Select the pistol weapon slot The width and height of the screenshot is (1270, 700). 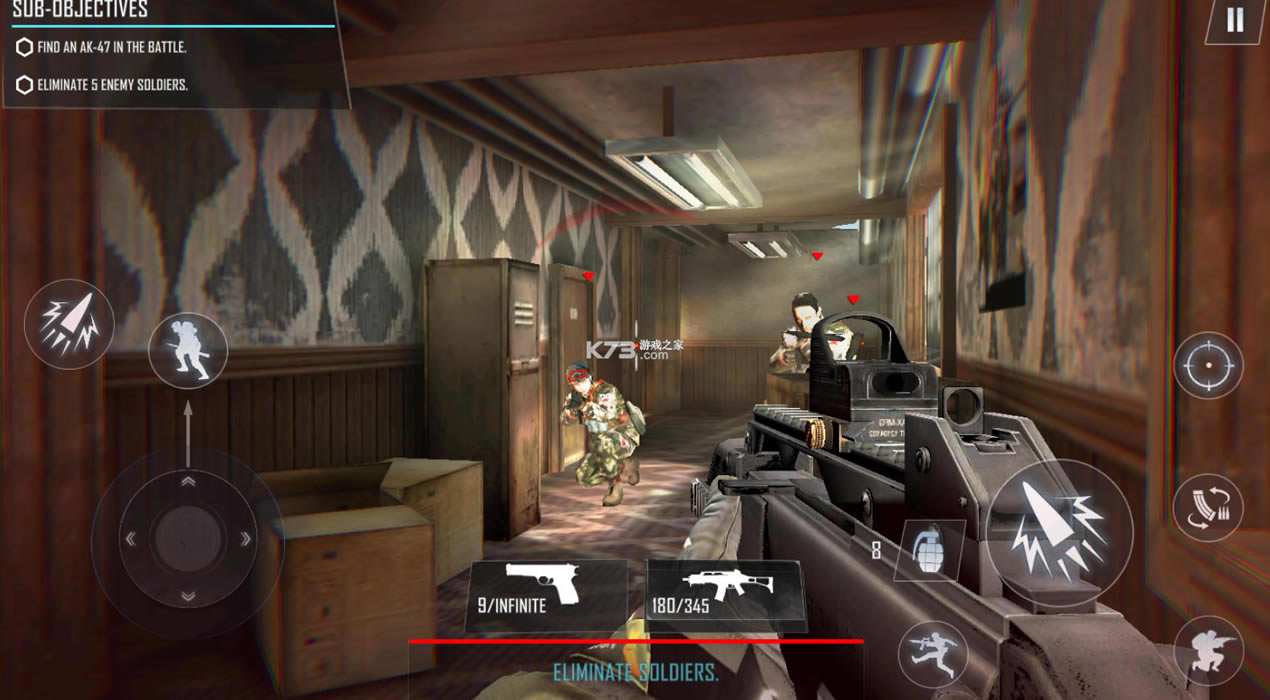544,594
